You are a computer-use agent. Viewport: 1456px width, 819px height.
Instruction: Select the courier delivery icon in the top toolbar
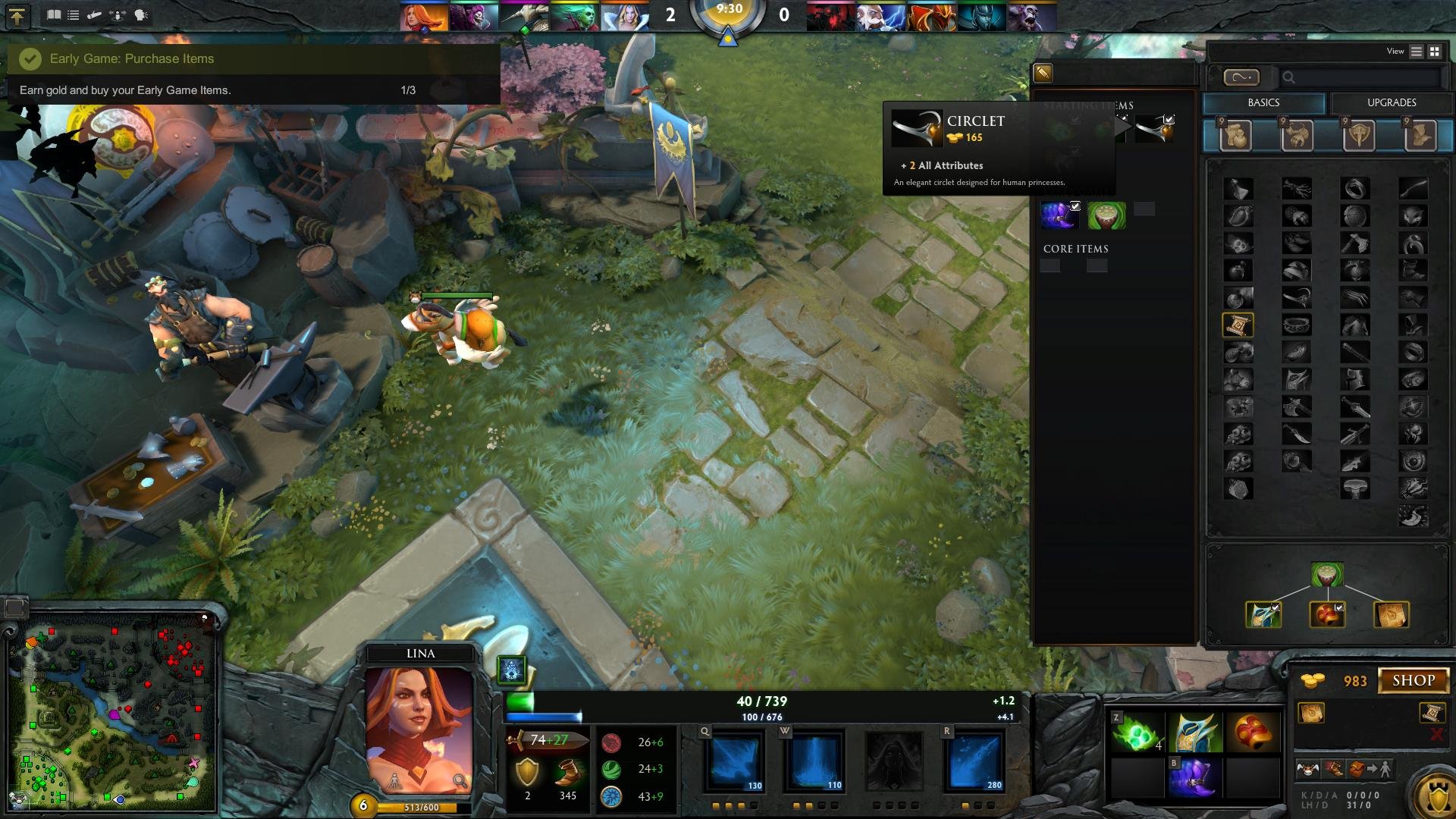(94, 14)
